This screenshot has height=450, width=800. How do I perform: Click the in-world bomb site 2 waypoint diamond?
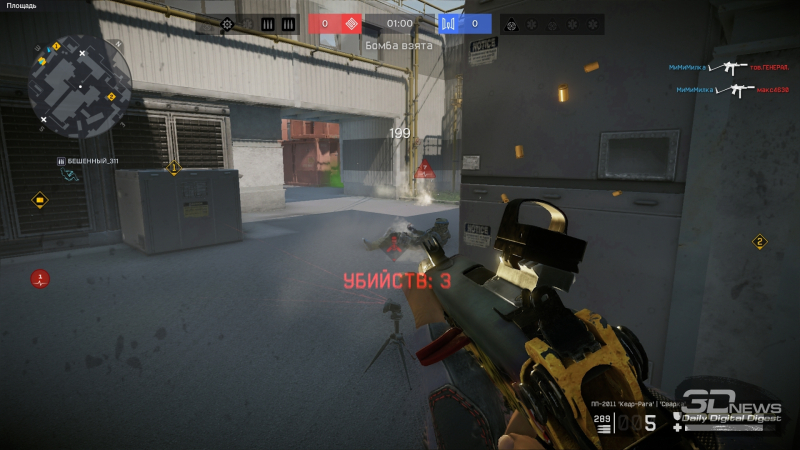click(759, 242)
